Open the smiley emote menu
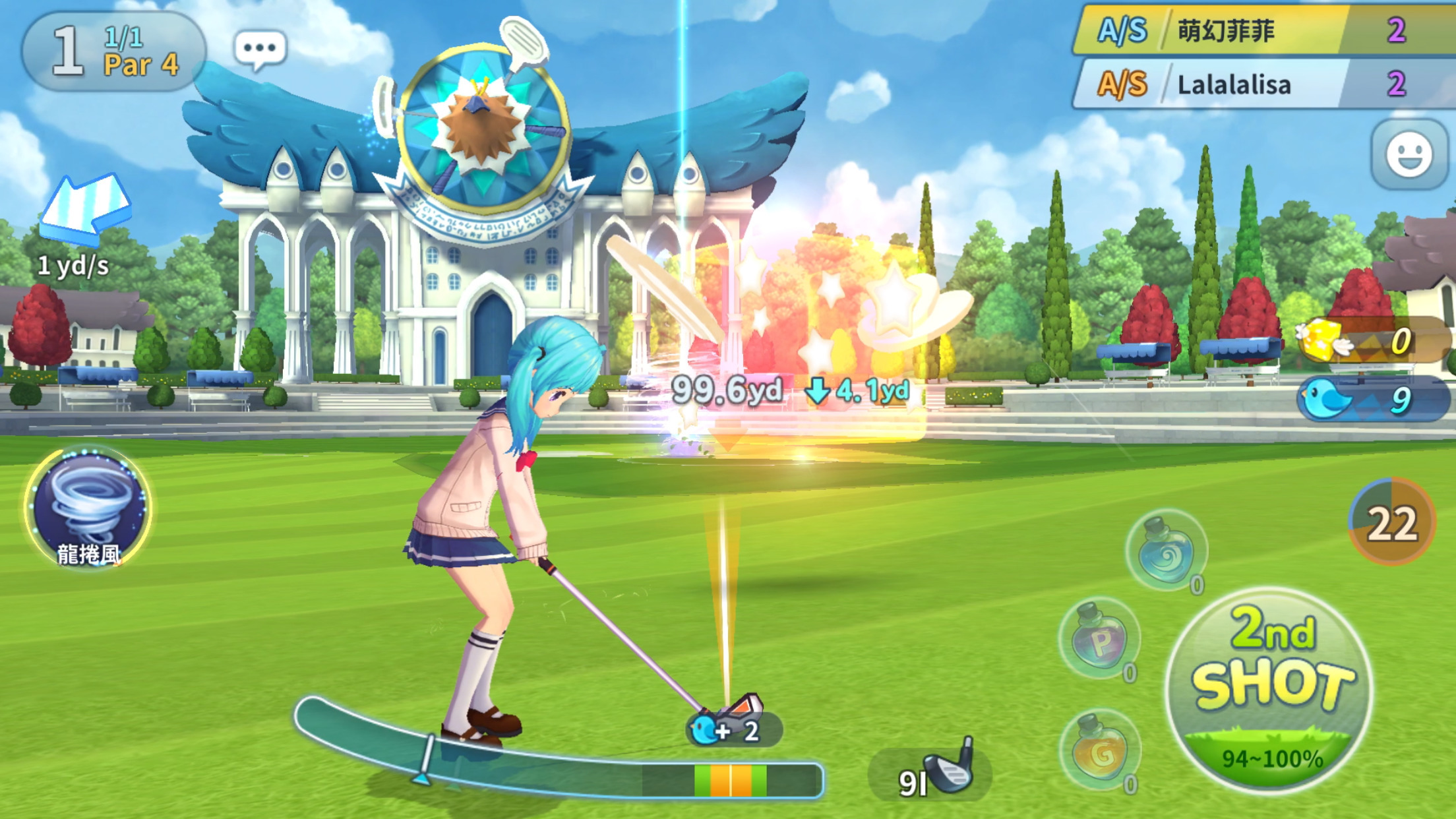 coord(1409,156)
